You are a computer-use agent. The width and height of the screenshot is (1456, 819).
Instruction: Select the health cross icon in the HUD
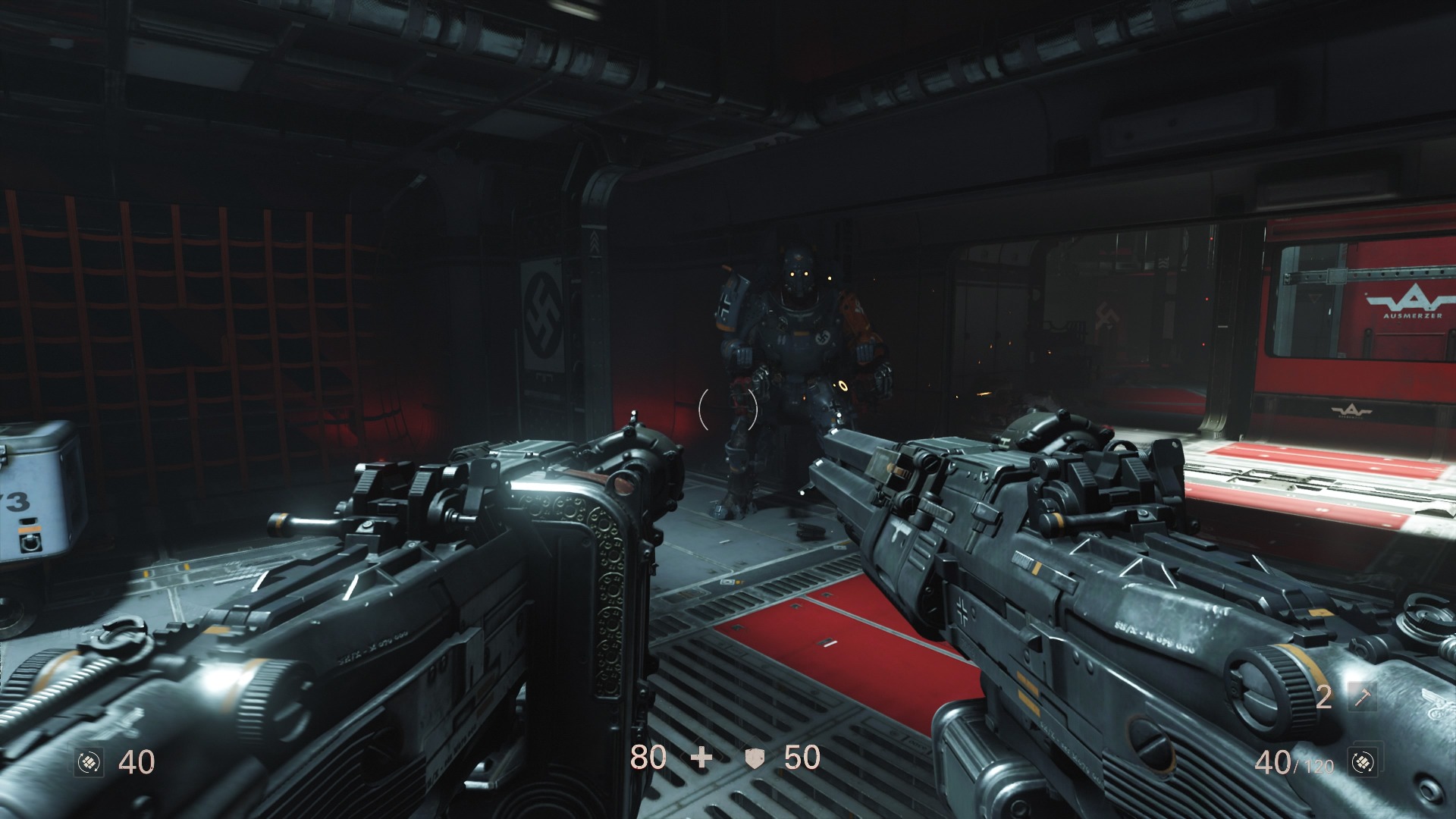pos(701,758)
